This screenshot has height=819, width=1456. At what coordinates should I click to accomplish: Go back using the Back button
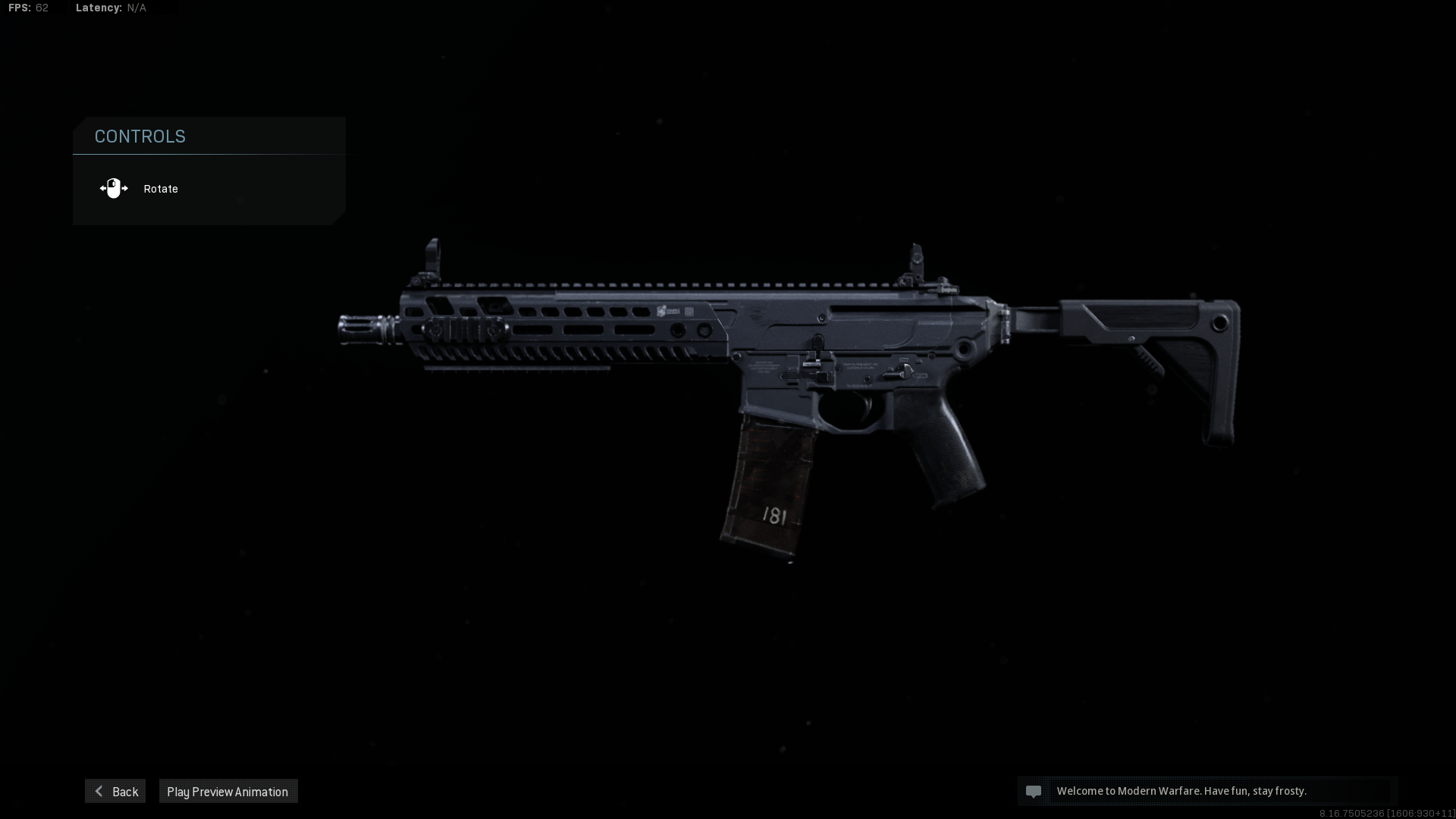coord(115,791)
